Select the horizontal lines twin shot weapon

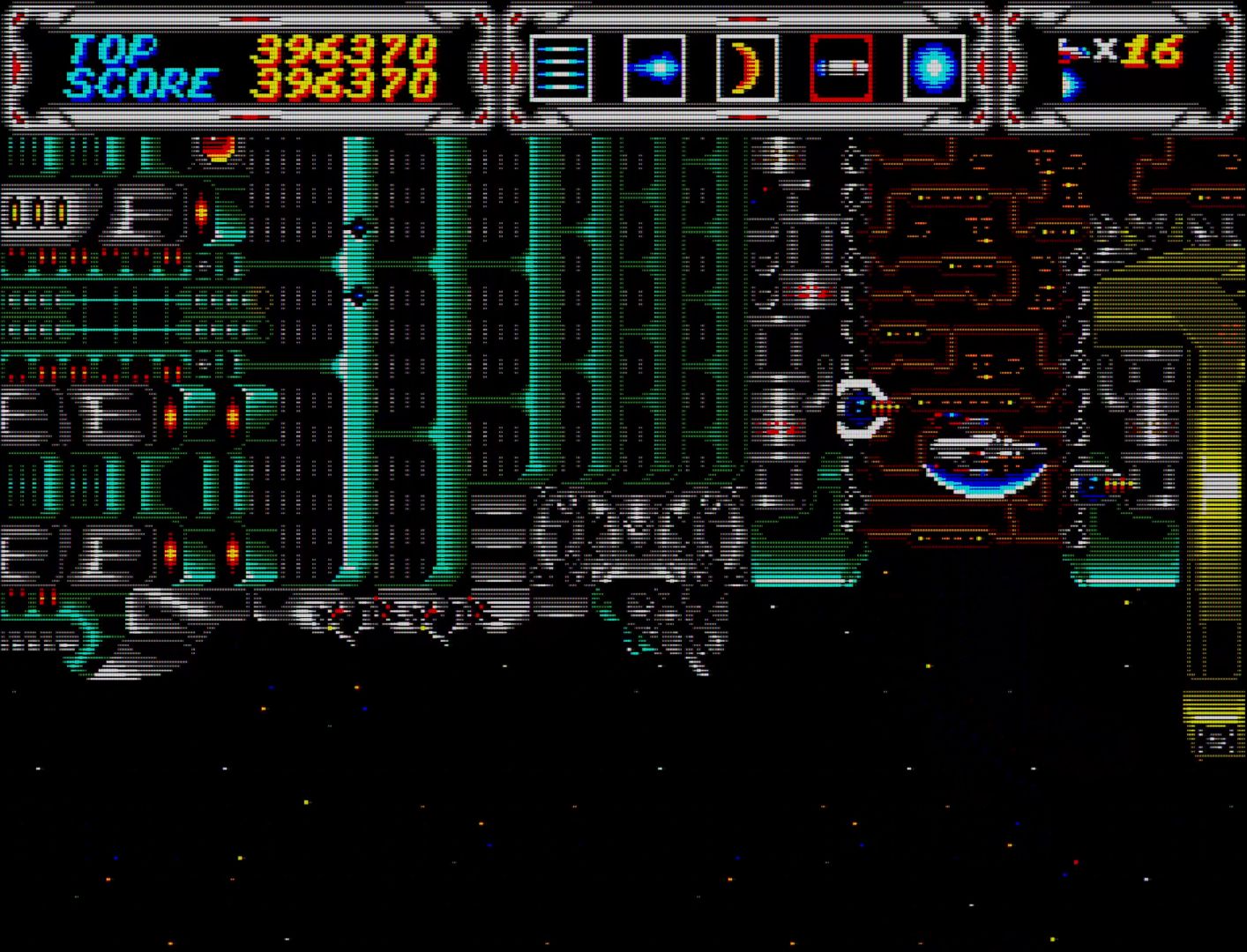click(x=561, y=68)
